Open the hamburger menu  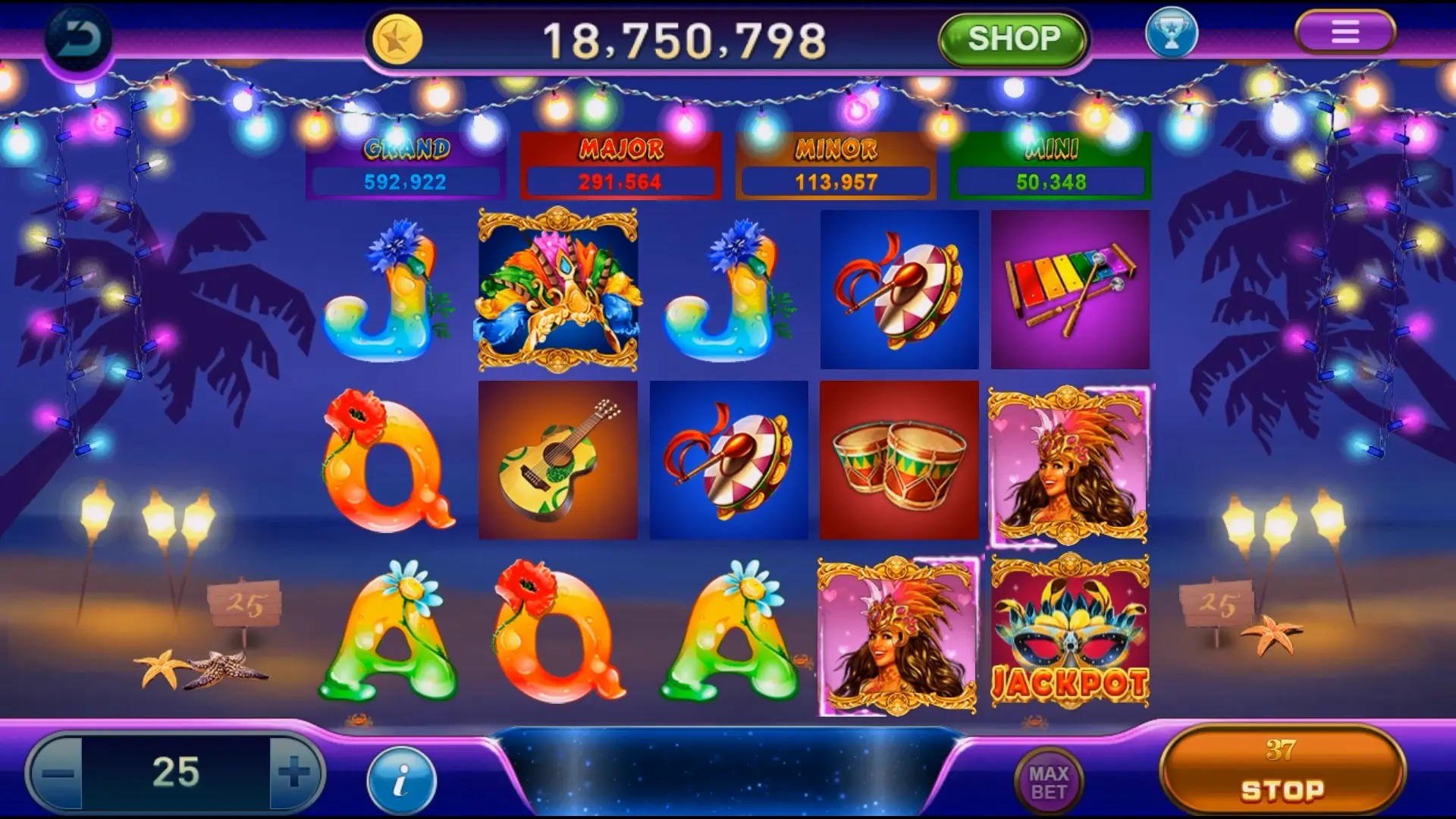[x=1345, y=33]
